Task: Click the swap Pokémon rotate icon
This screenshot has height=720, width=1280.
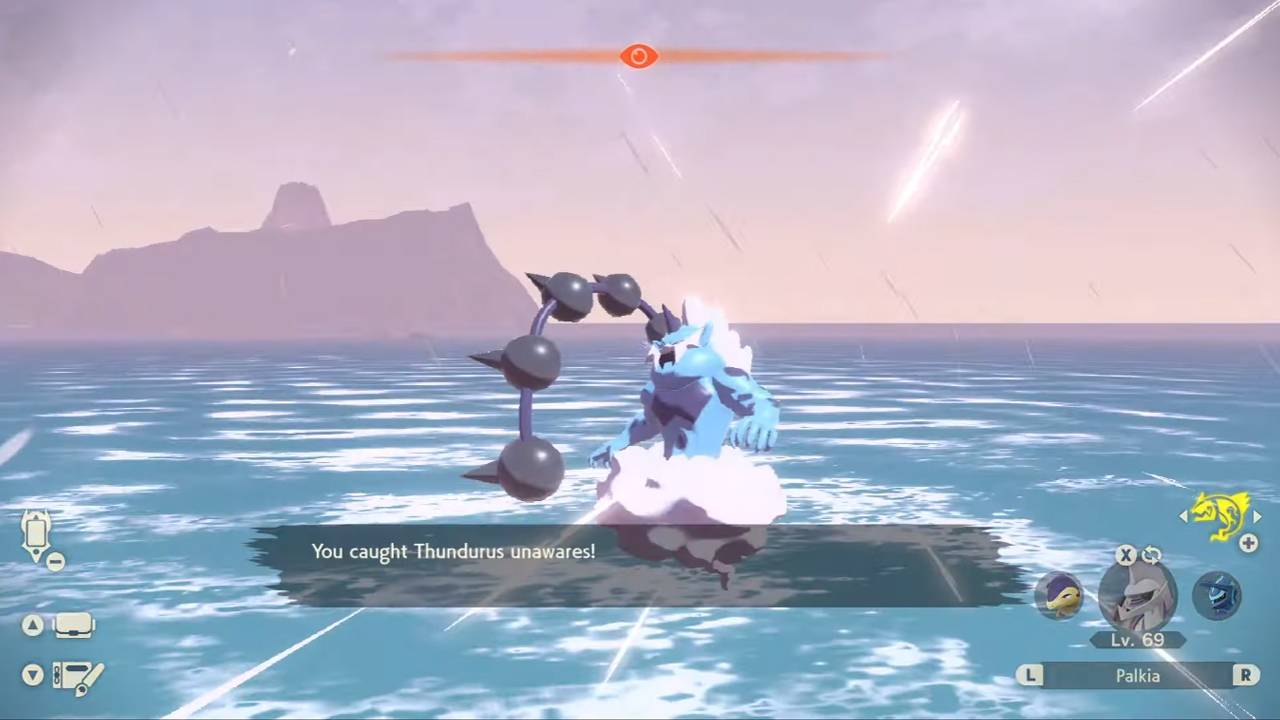Action: coord(1151,555)
